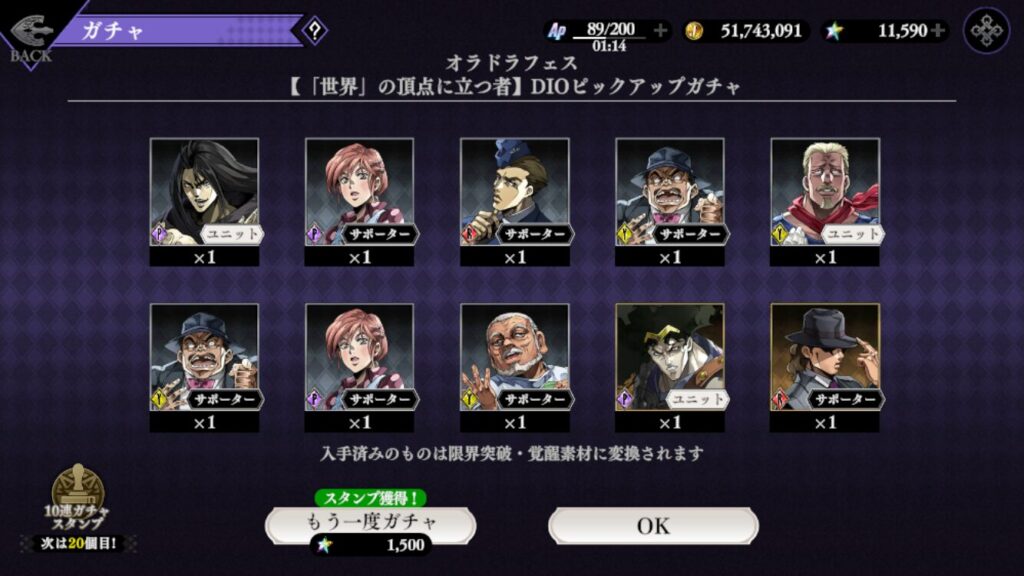Open the gacha help question mark
Screen dimensions: 1024x576
pyautogui.click(x=315, y=30)
